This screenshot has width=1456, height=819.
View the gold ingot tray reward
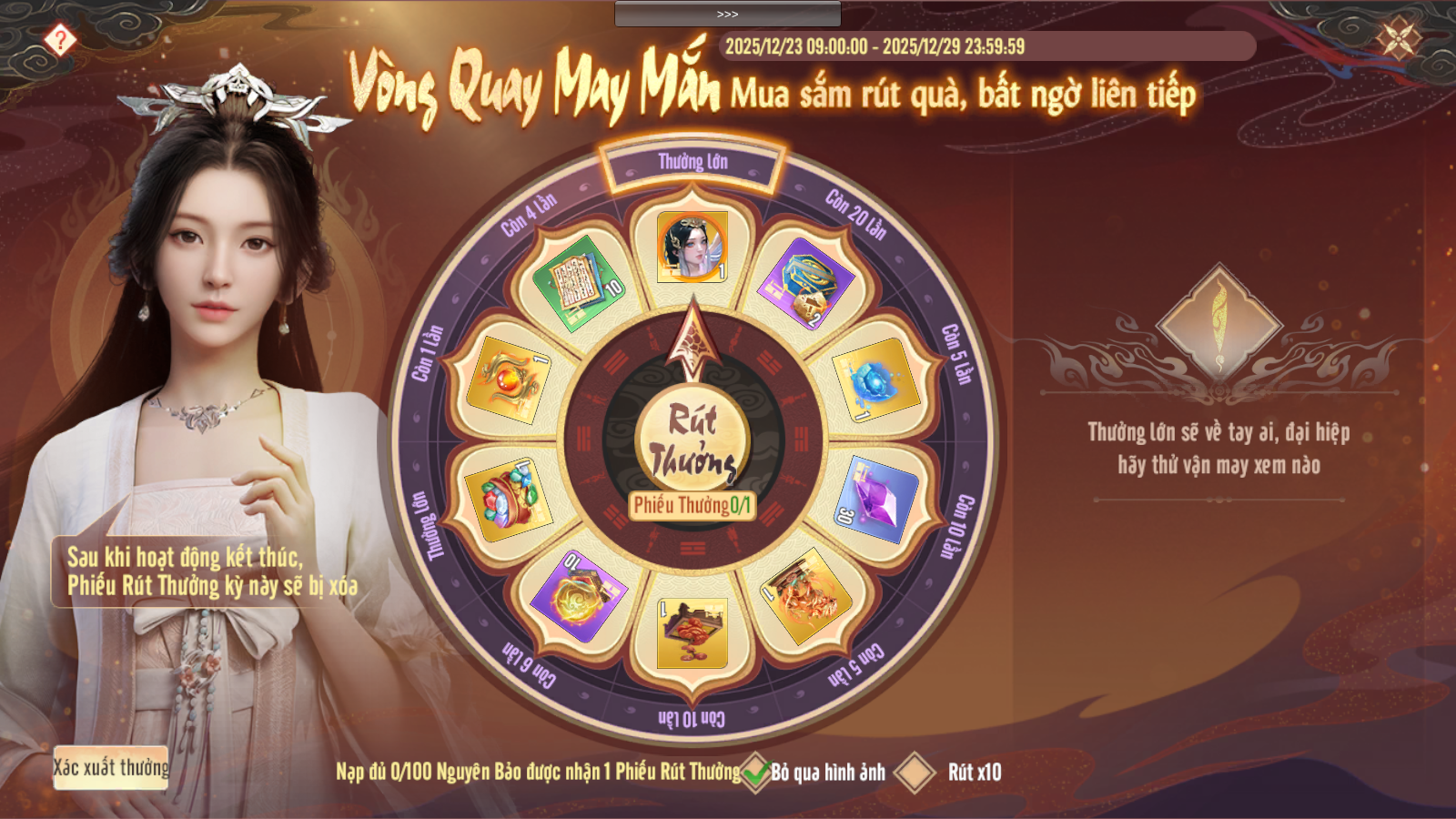point(693,632)
